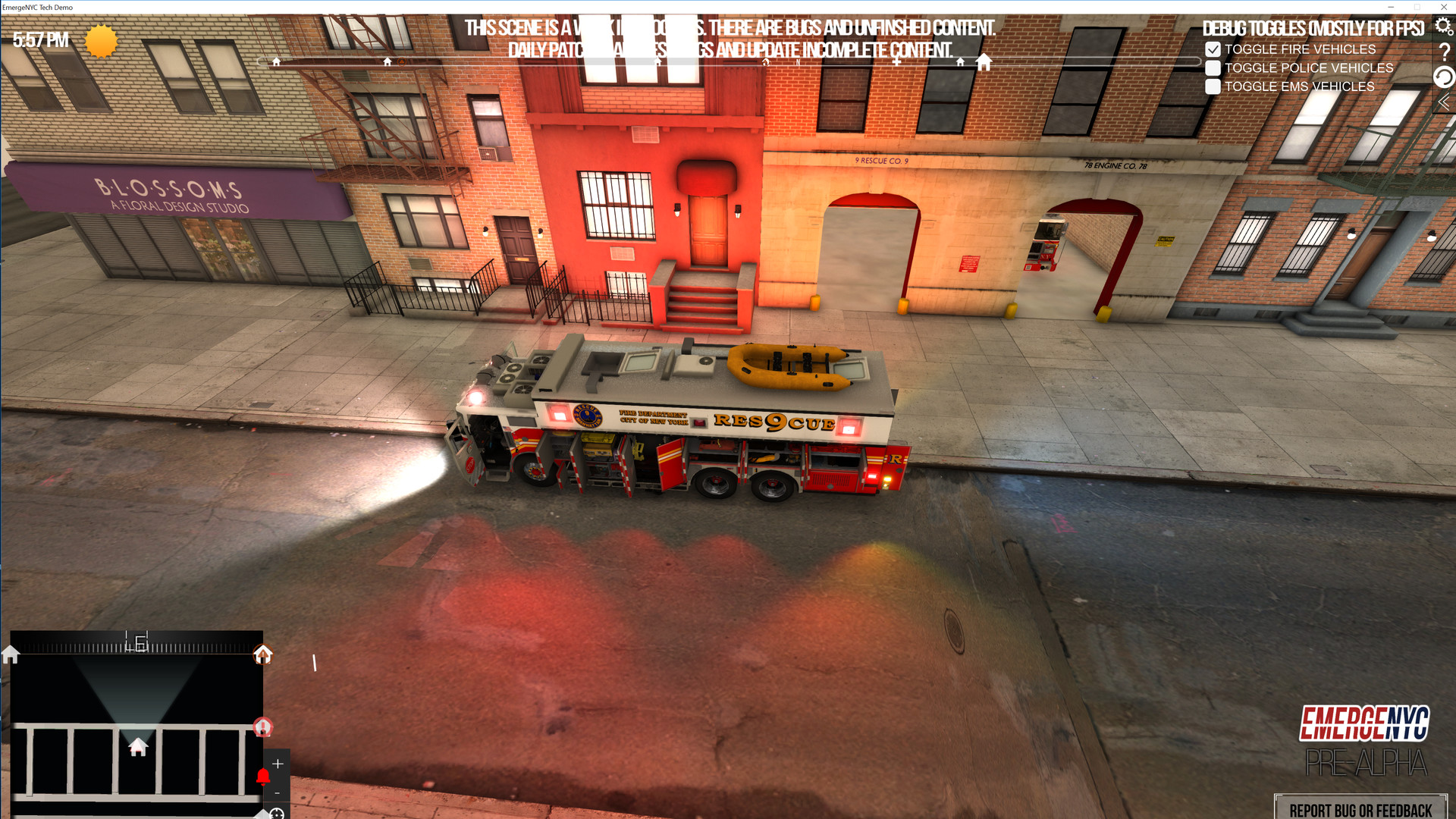Click the red alarm bell on the minimap
This screenshot has height=819, width=1456.
pos(263,777)
